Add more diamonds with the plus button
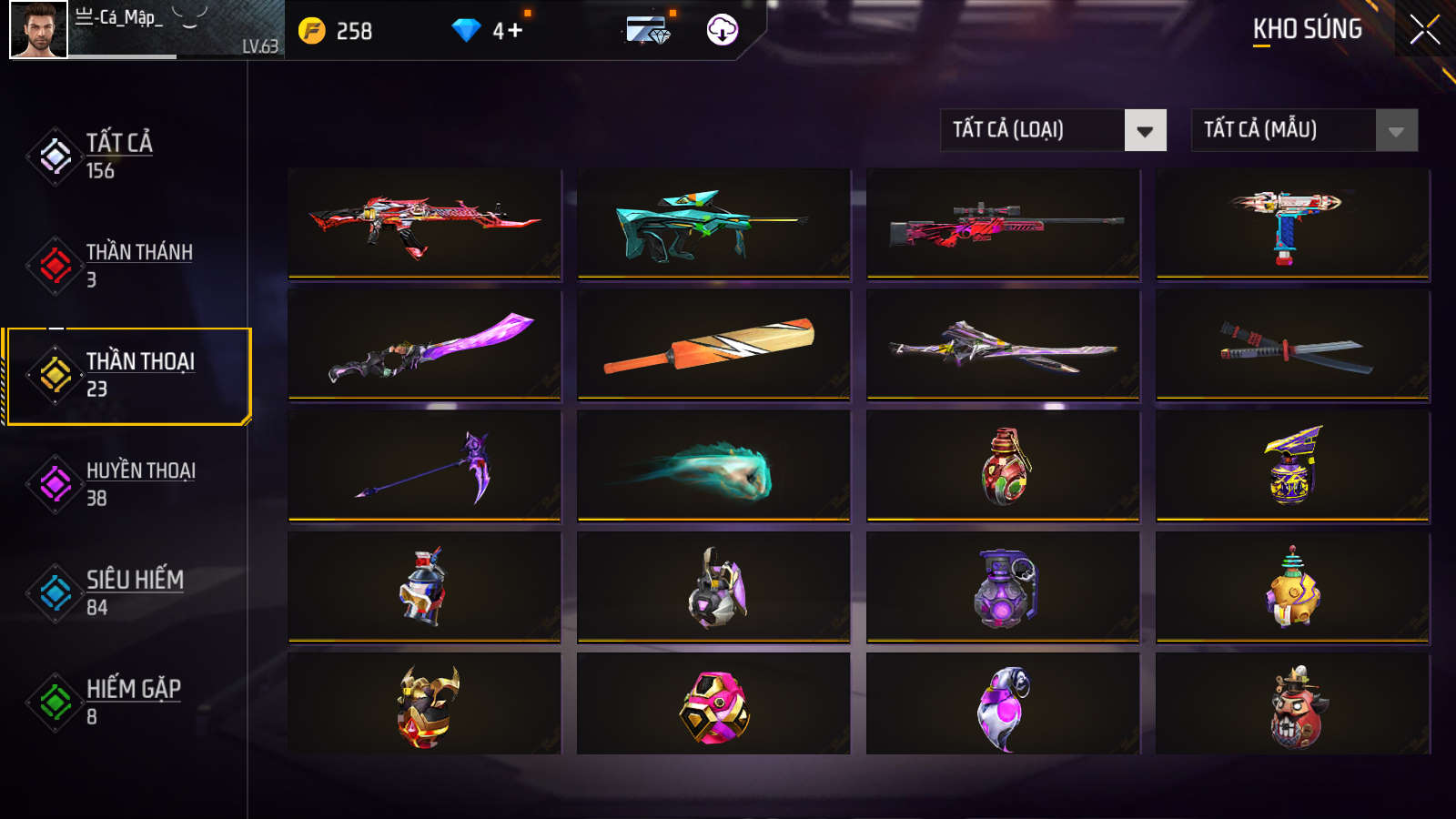Screen dimensions: 1456x819 [515, 31]
